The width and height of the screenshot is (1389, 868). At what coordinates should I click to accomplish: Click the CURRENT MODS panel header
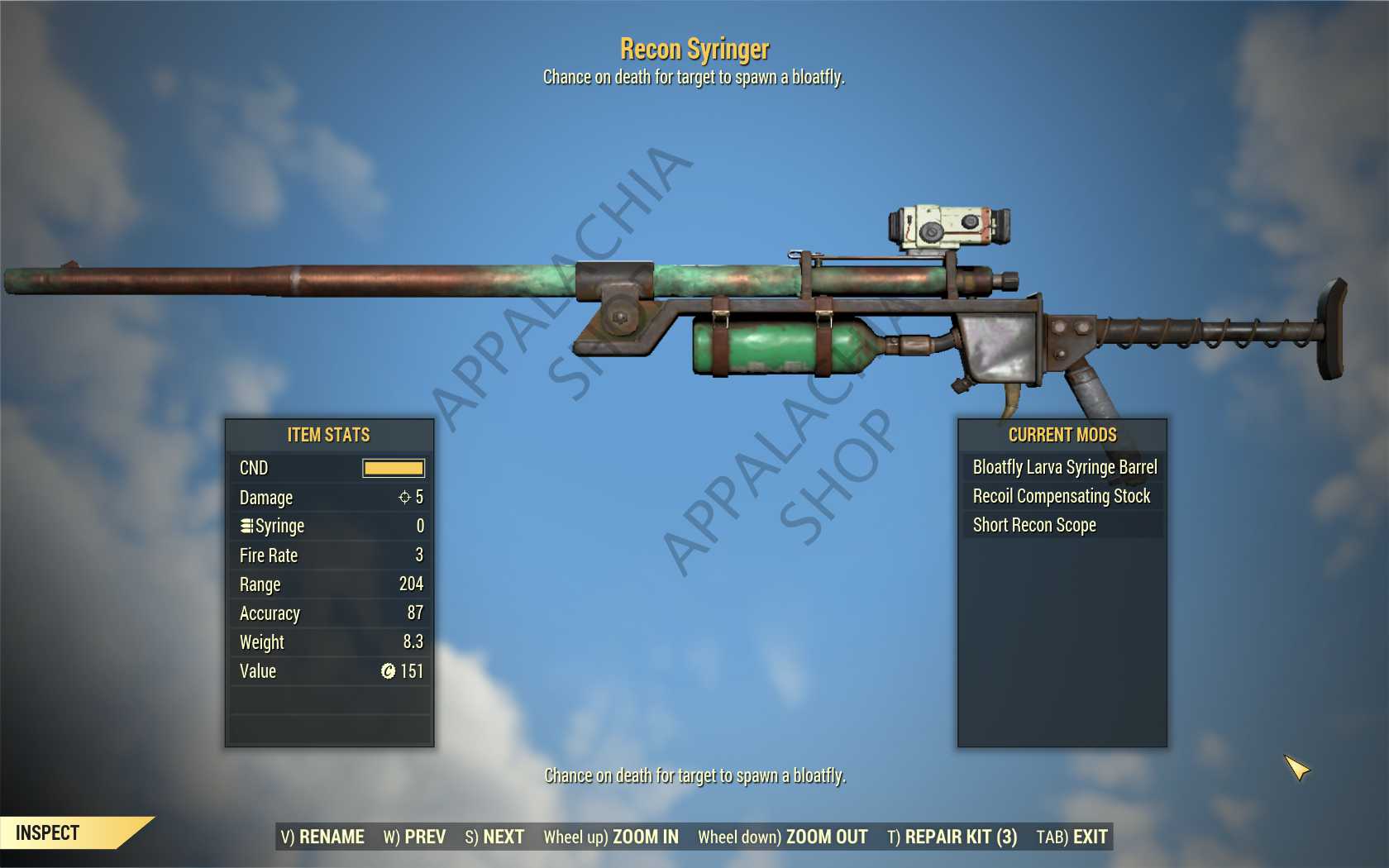[x=1062, y=435]
